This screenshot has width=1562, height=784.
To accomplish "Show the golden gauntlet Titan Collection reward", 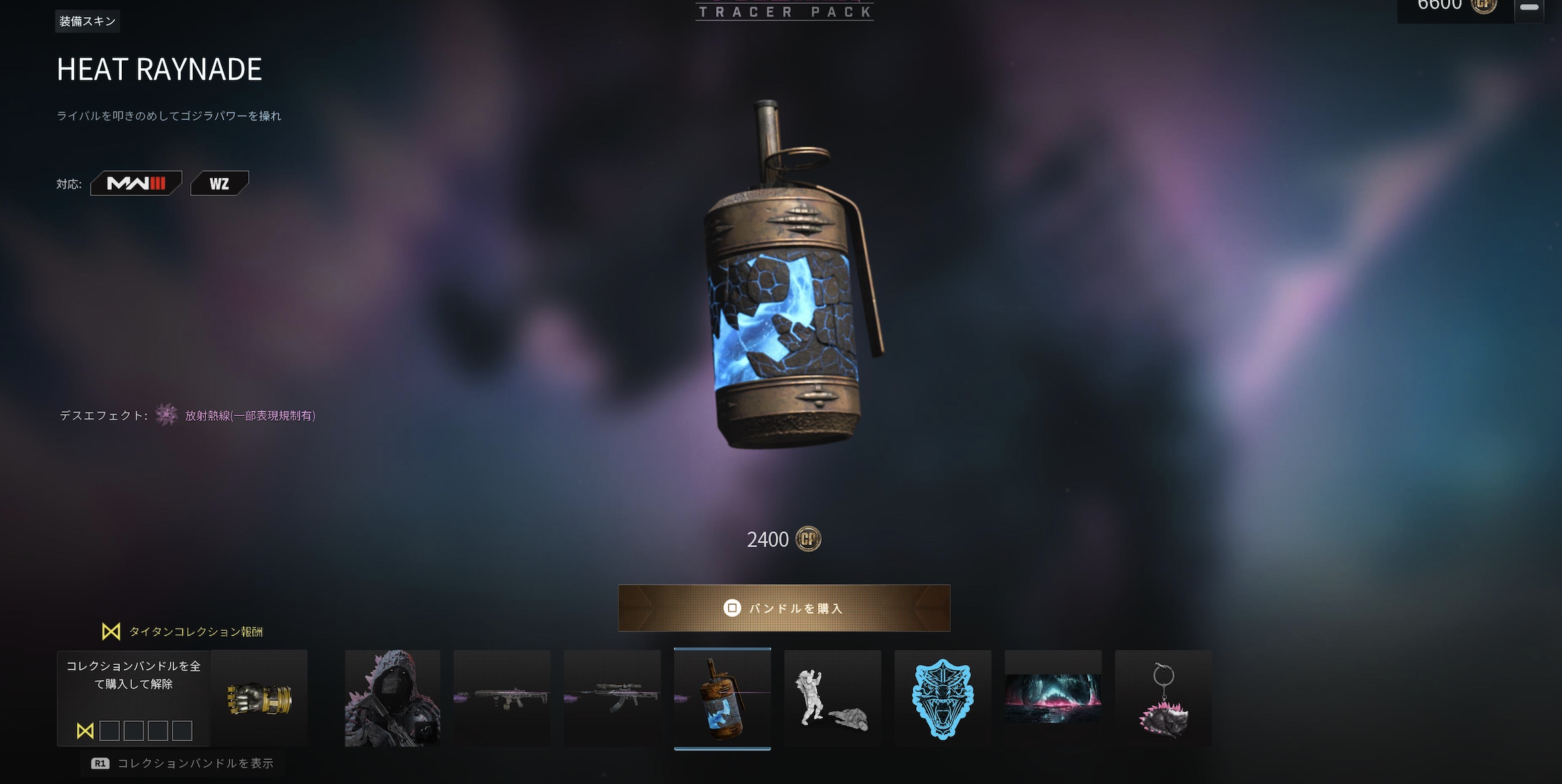I will [260, 698].
